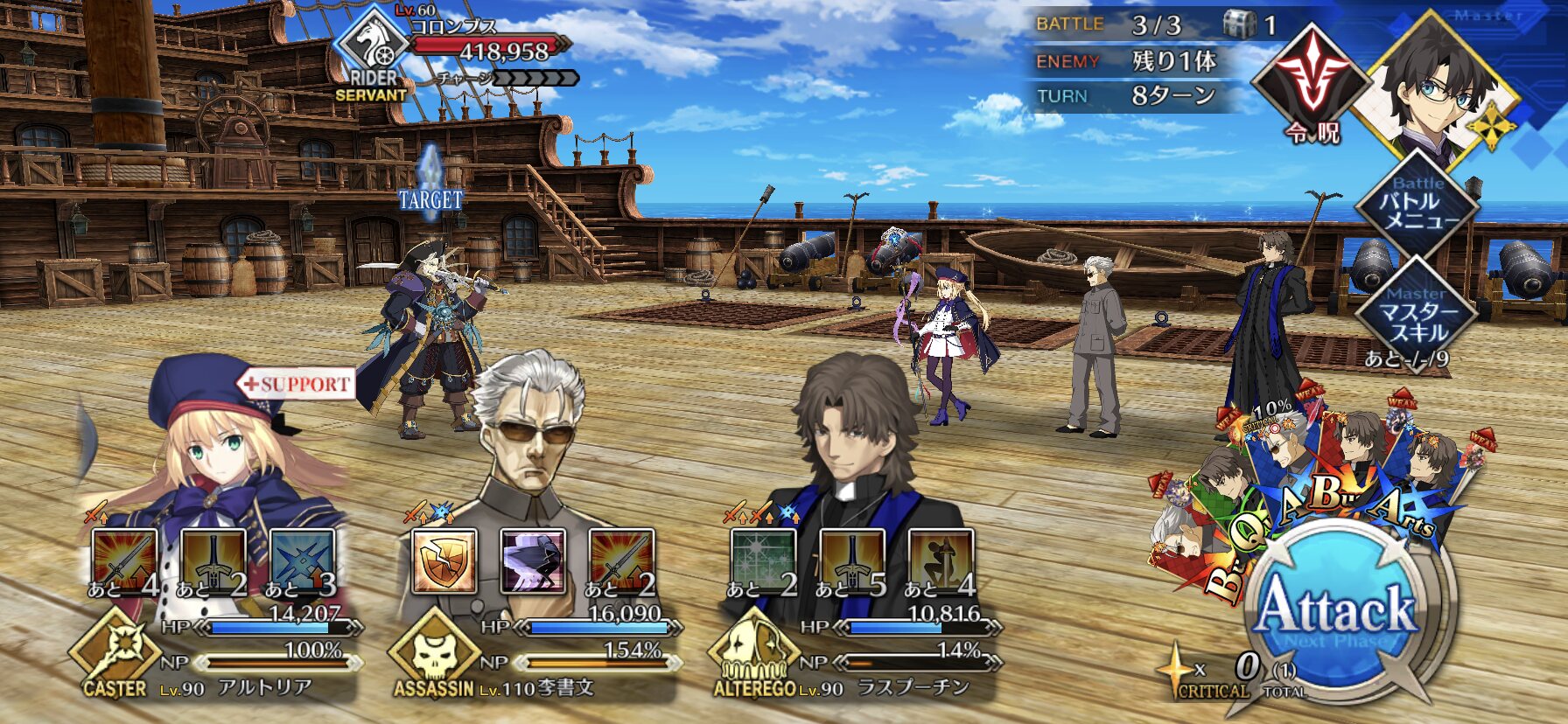Open the Battle Menu

[x=1417, y=205]
